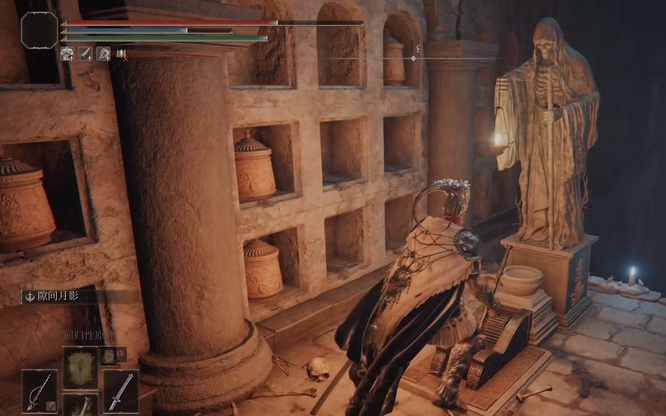Inspect the sword buff status icon
The image size is (666, 416).
86,54
